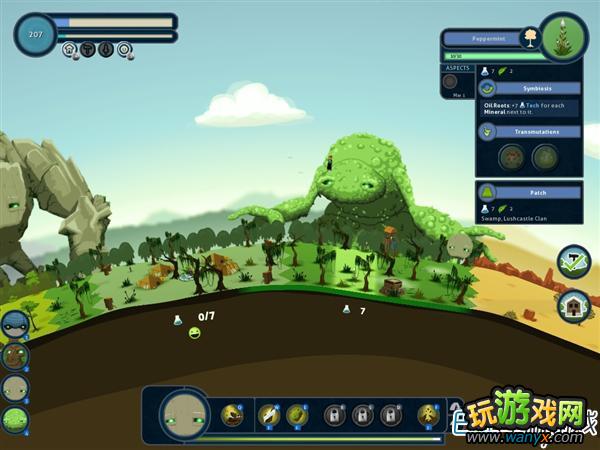Select the Aspects slot in plant panel
Viewport: 600px width, 450px height.
[451, 81]
